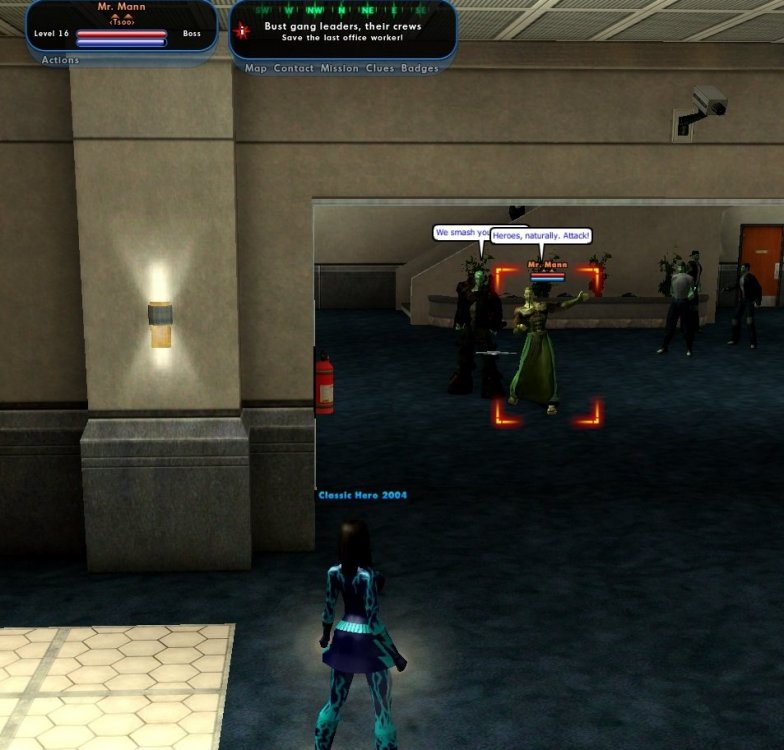Show the Contact list
Viewport: 784px width, 750px height.
(x=294, y=69)
